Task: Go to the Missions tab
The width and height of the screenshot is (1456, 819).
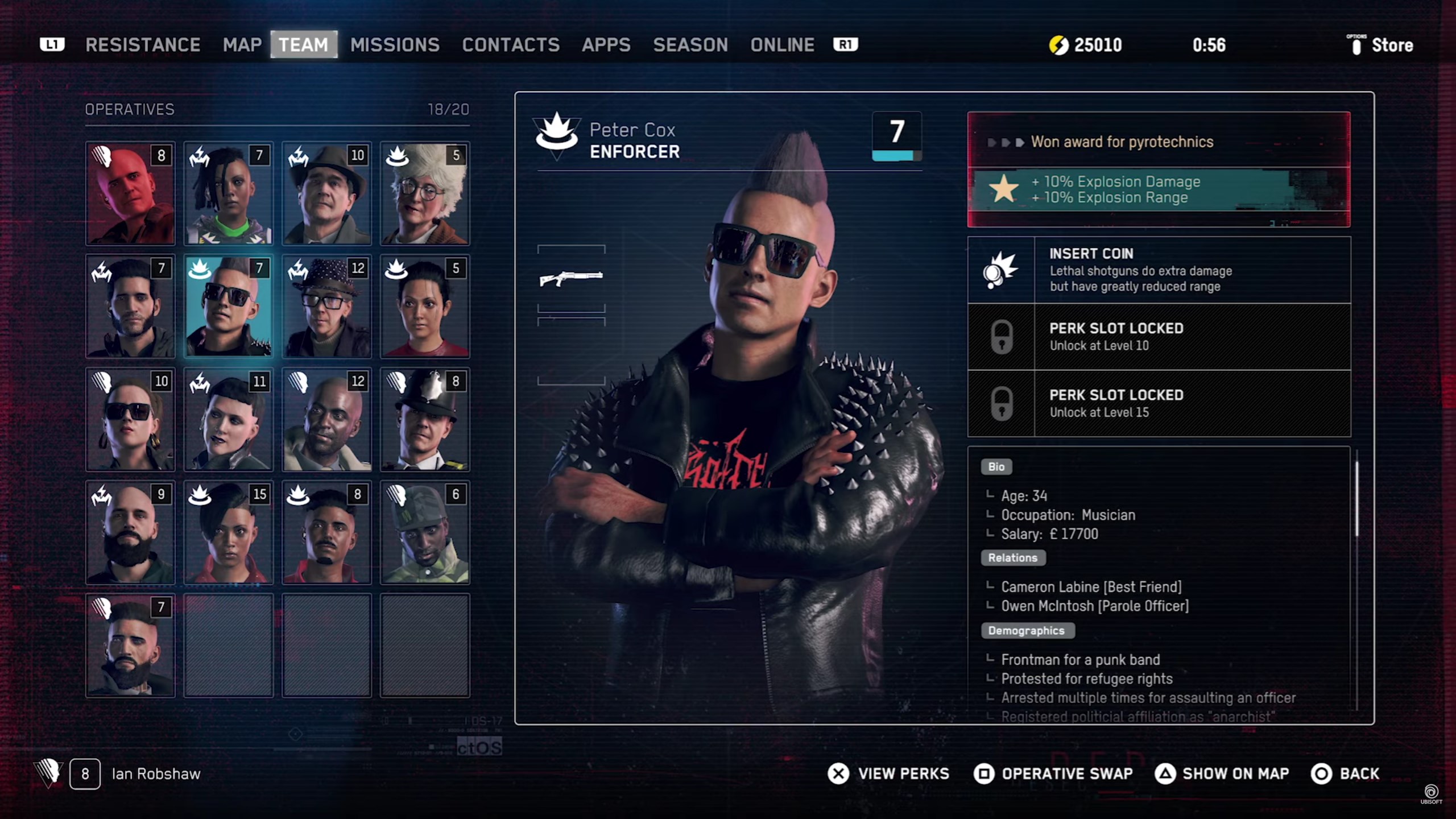Action: click(395, 45)
